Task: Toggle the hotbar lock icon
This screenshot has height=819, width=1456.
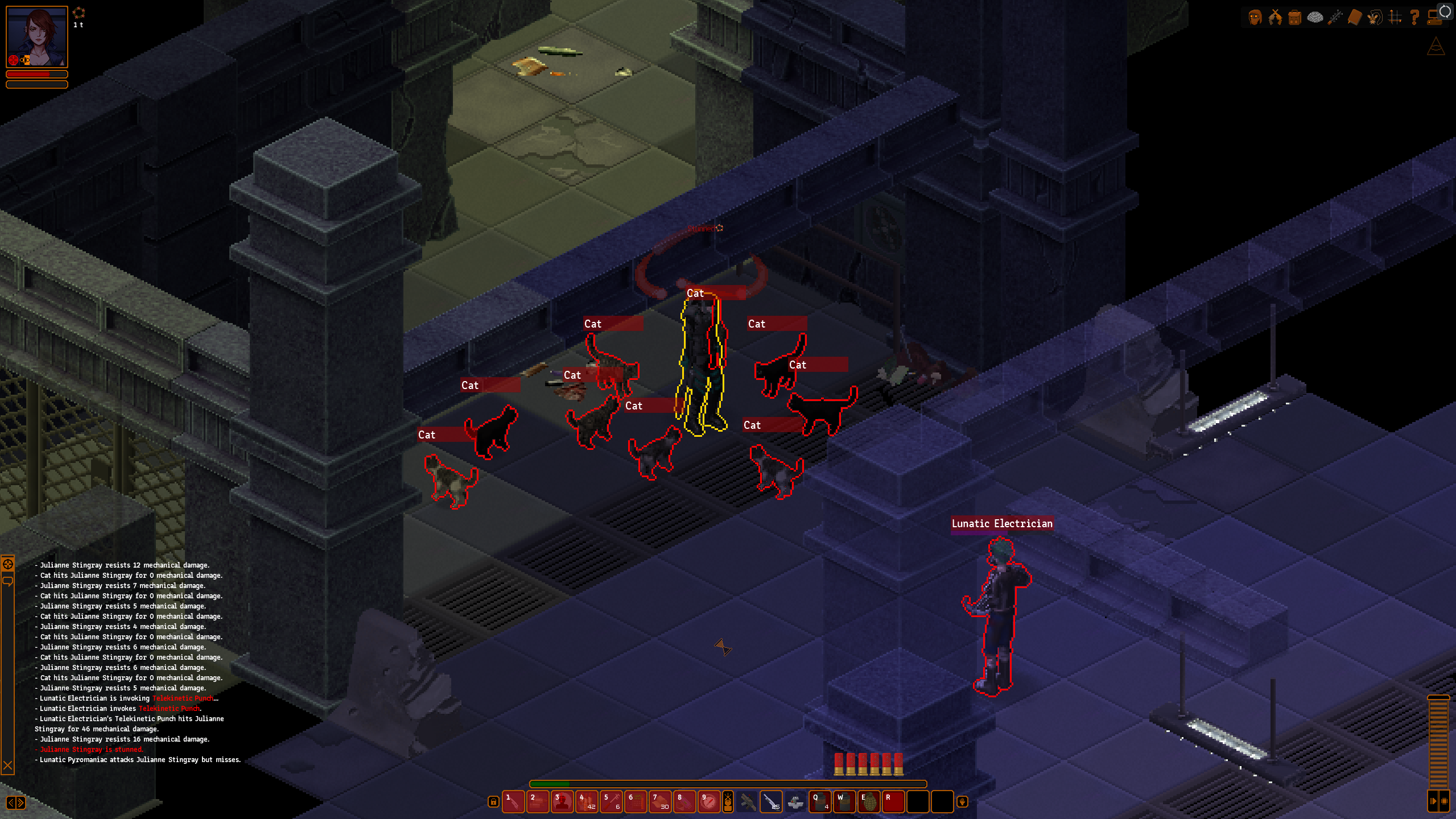Action: pos(493,802)
